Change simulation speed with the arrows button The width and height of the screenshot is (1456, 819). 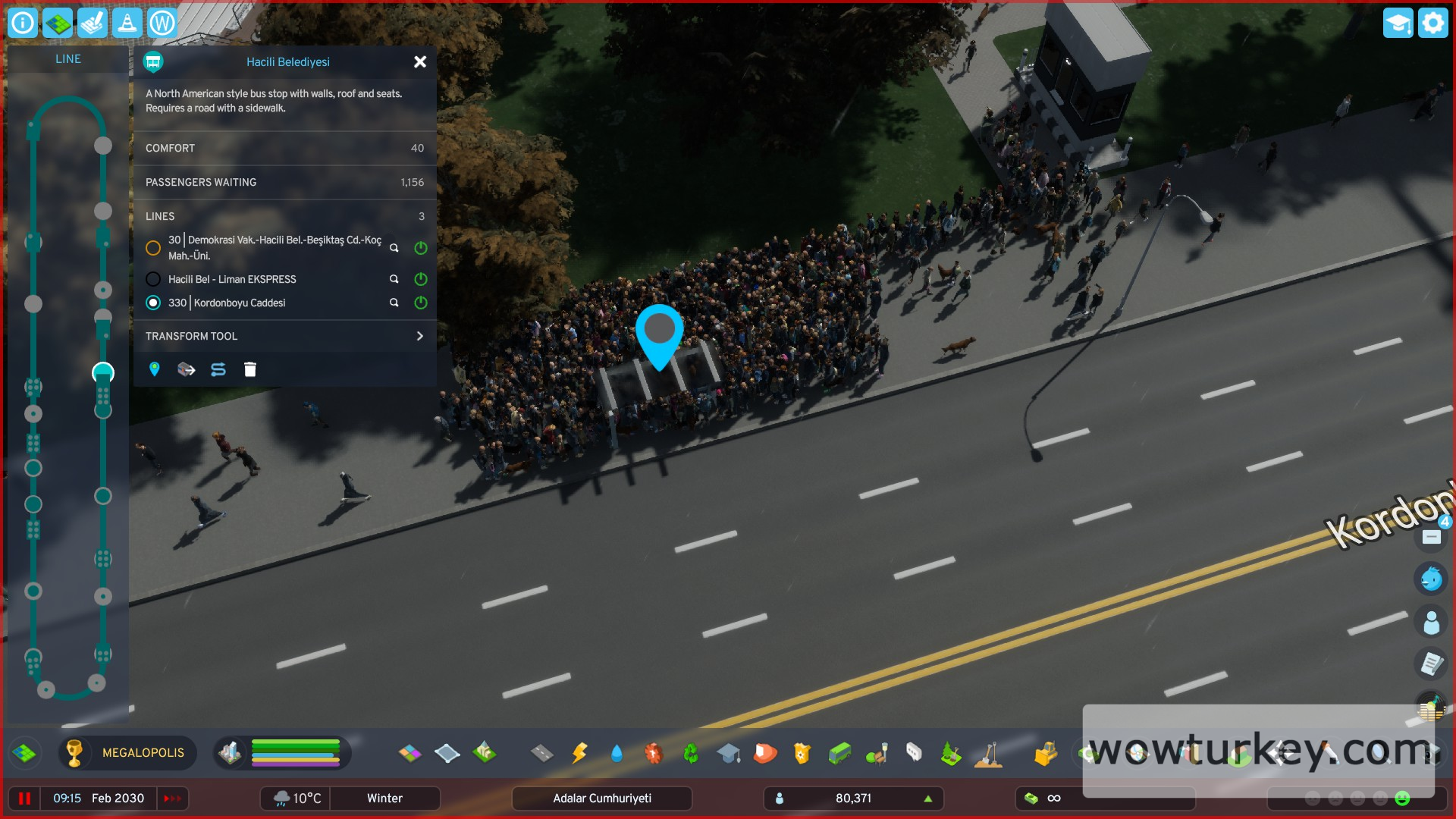pos(172,799)
